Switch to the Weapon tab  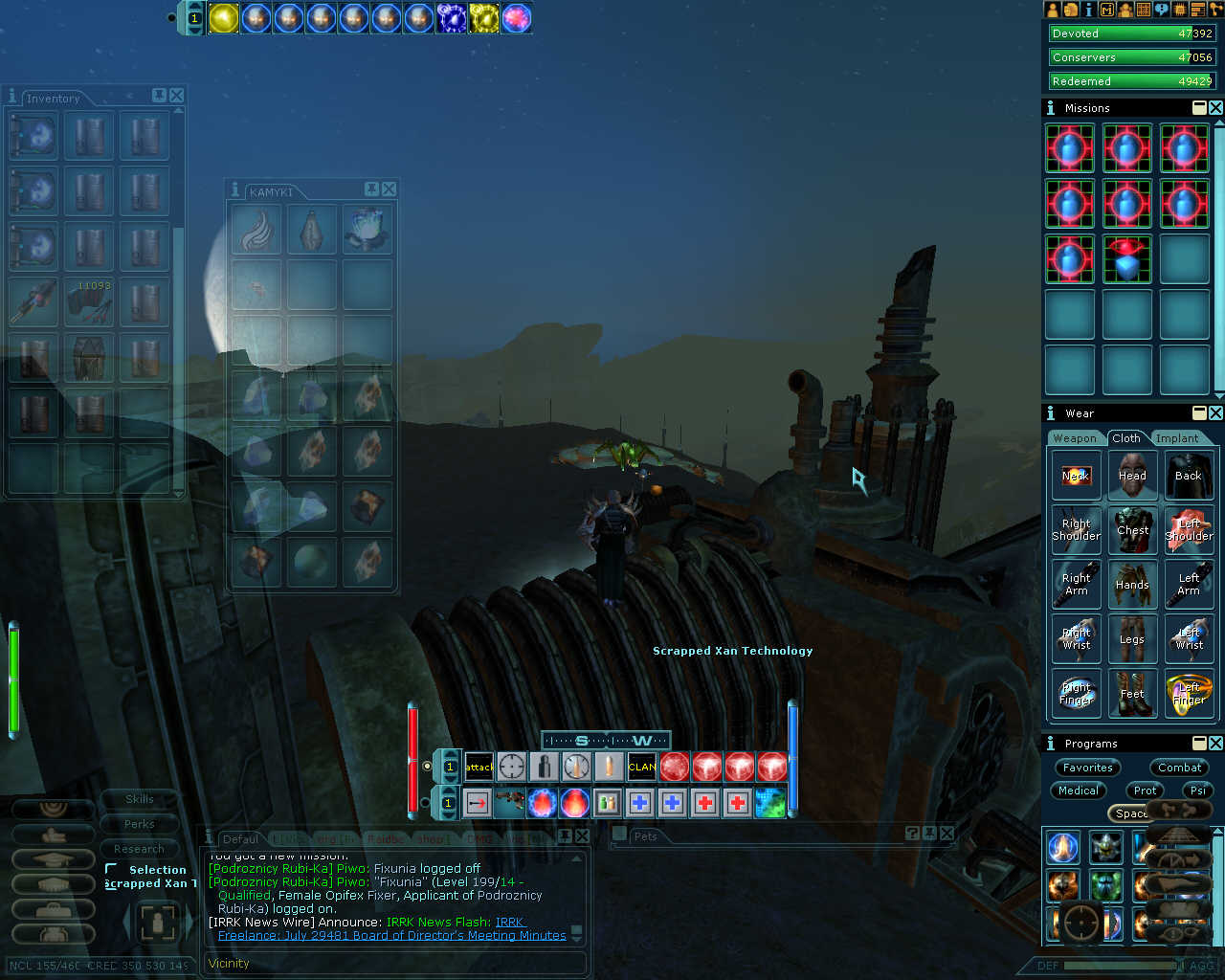pos(1075,438)
